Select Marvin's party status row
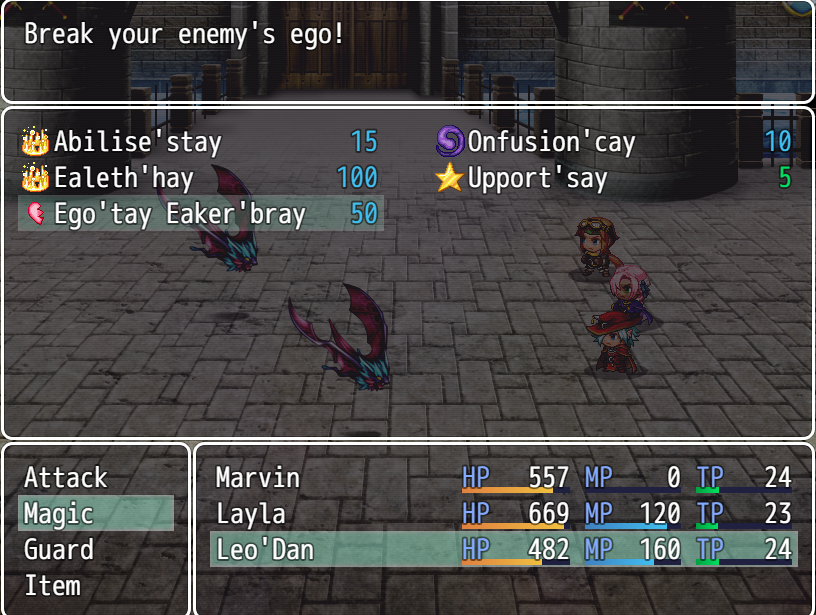 click(x=503, y=478)
